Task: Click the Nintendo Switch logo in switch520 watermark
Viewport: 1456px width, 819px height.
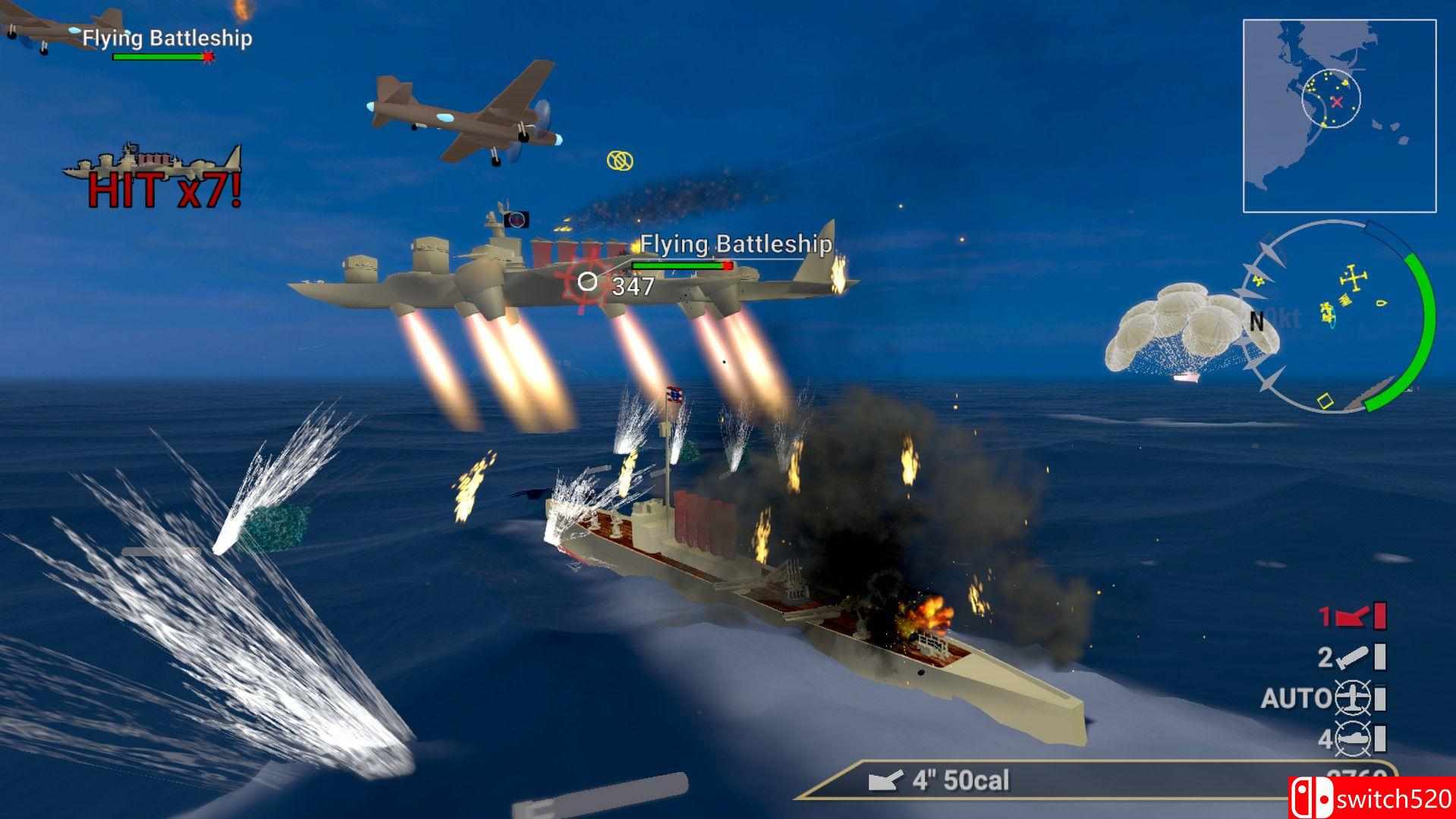Action: pos(1310,799)
